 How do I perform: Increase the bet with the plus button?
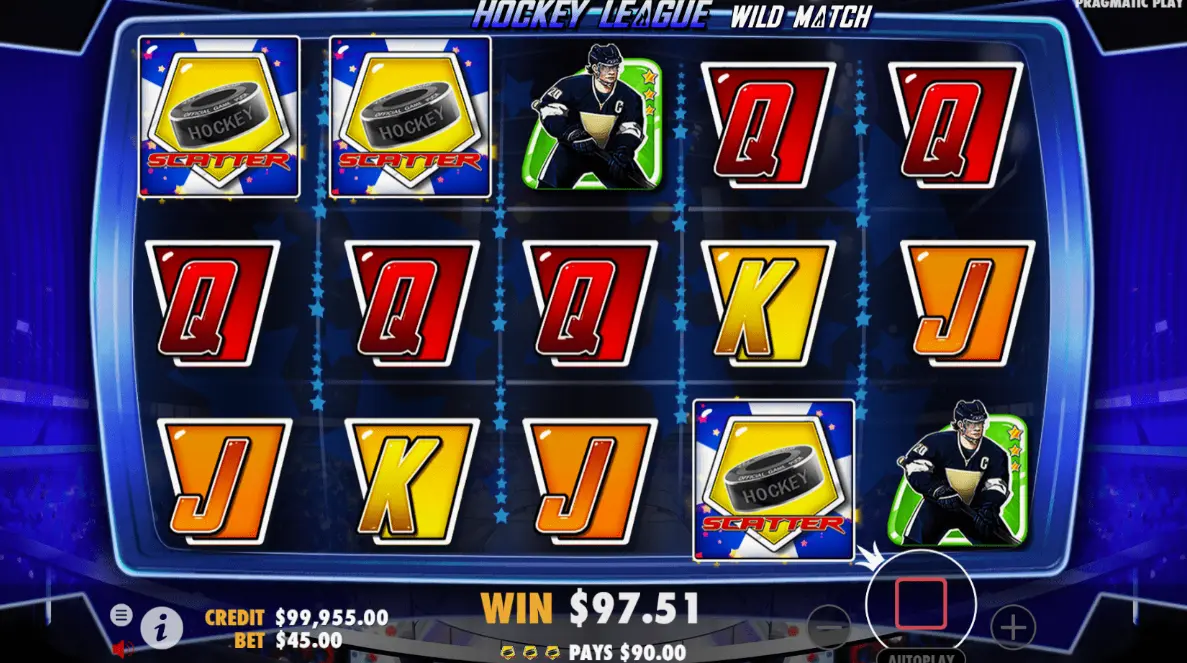click(x=1013, y=628)
